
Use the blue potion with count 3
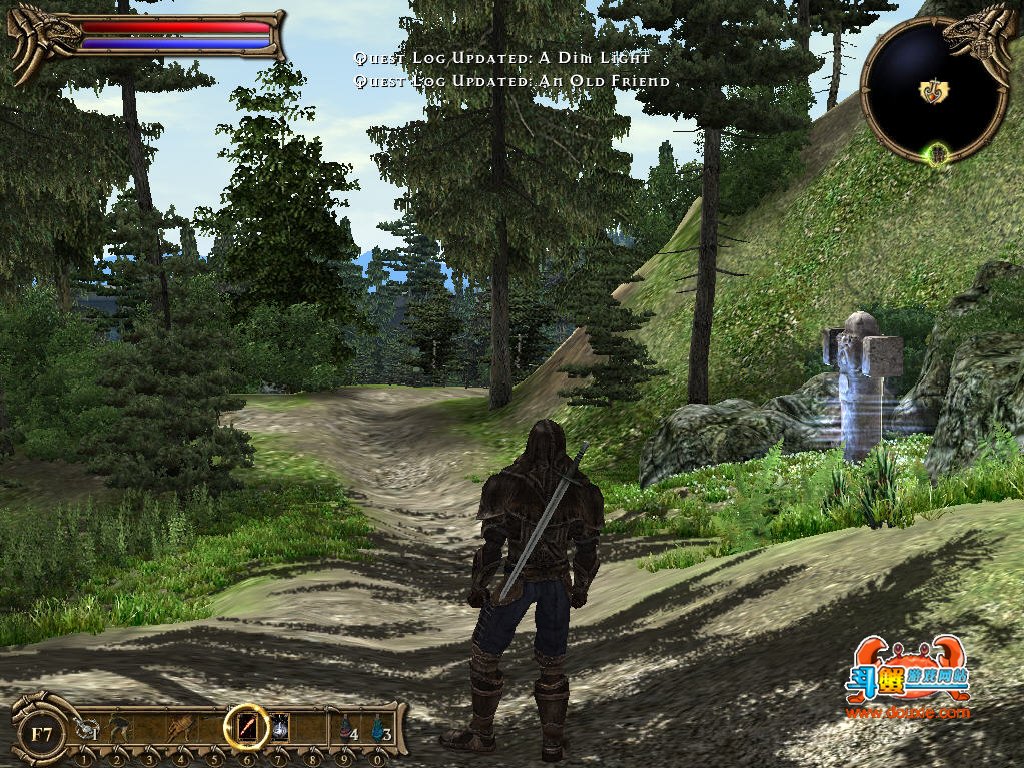(x=379, y=730)
